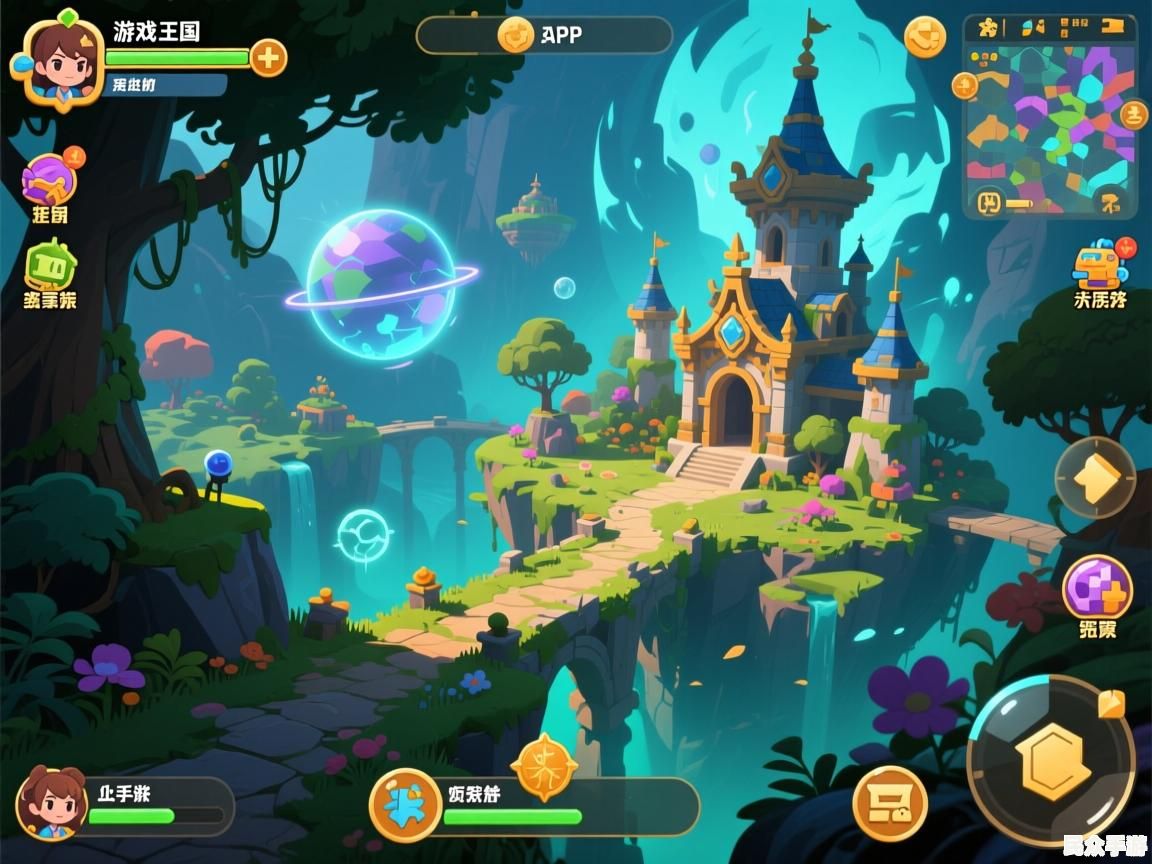
Task: Open the colorful minimap
Action: [x=1049, y=114]
